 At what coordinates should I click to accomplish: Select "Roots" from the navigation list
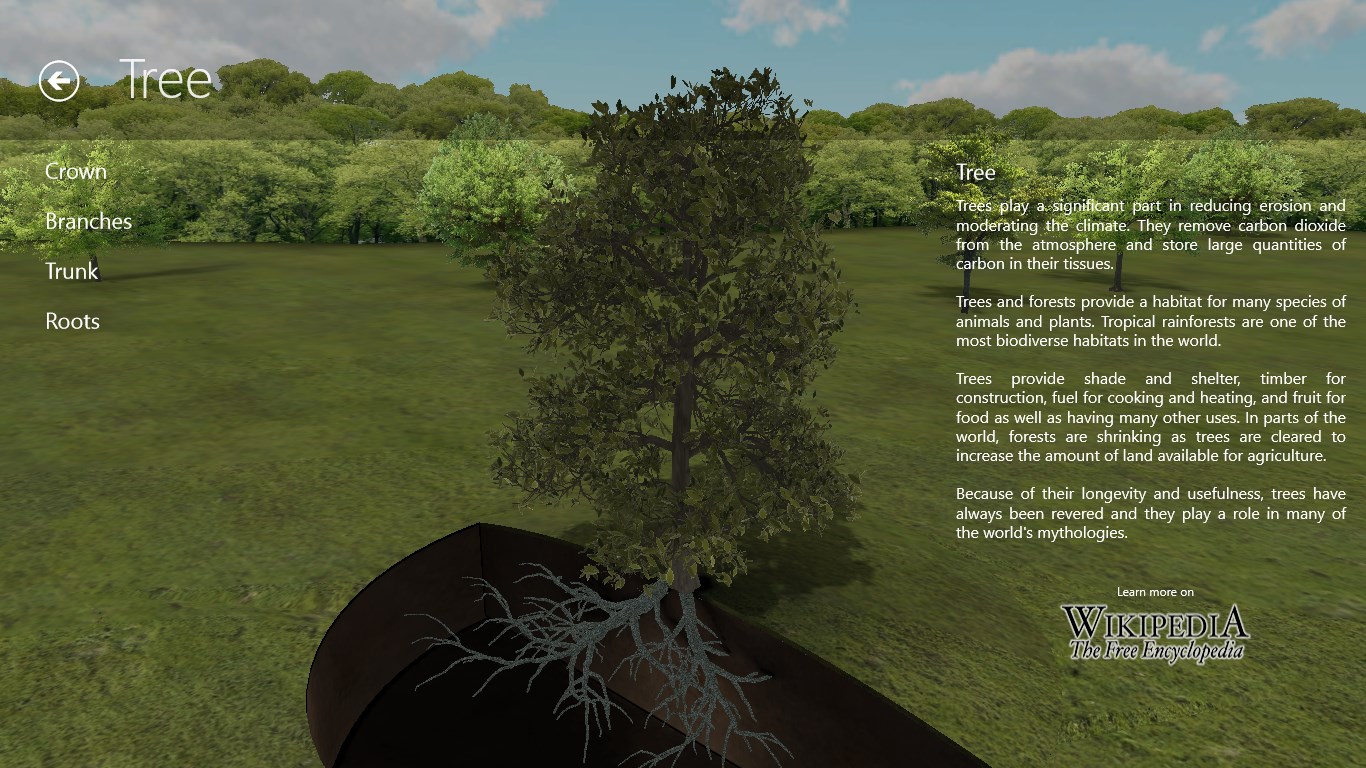click(72, 321)
